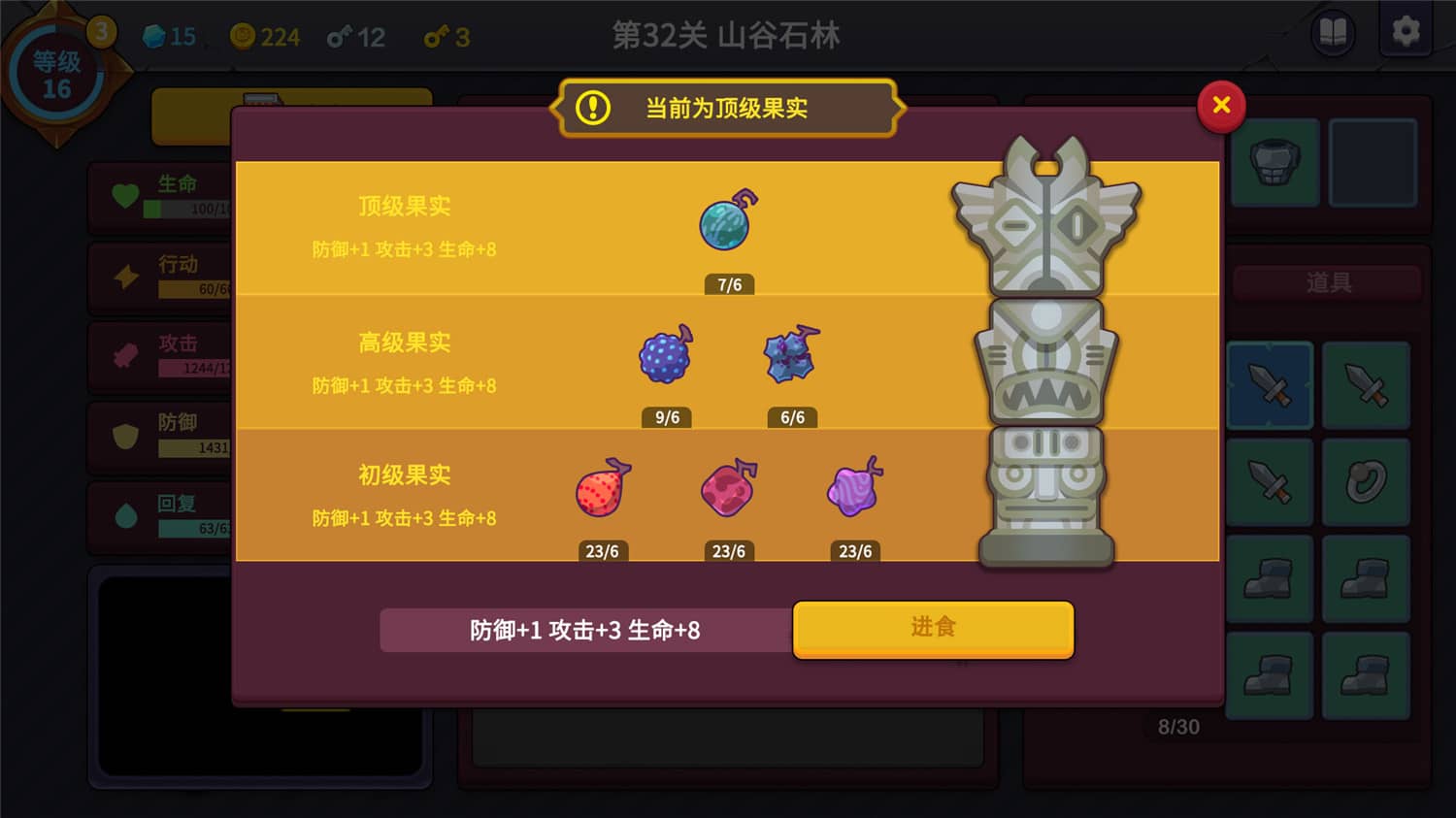The width and height of the screenshot is (1456, 818).
Task: Click the water drop icon beside 回复
Action: [123, 512]
